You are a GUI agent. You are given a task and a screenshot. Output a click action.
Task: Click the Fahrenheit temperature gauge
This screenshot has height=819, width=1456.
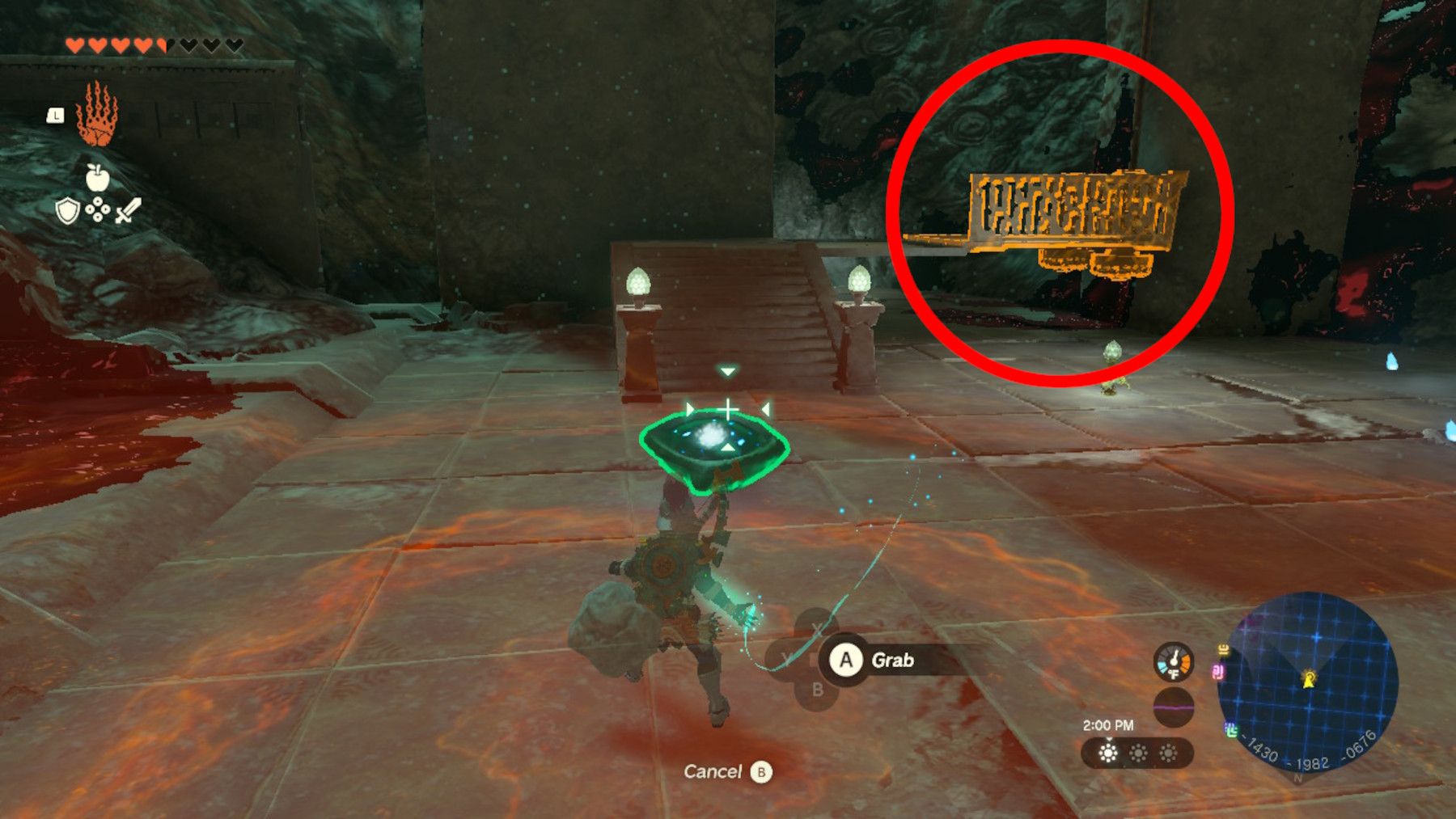click(1173, 661)
